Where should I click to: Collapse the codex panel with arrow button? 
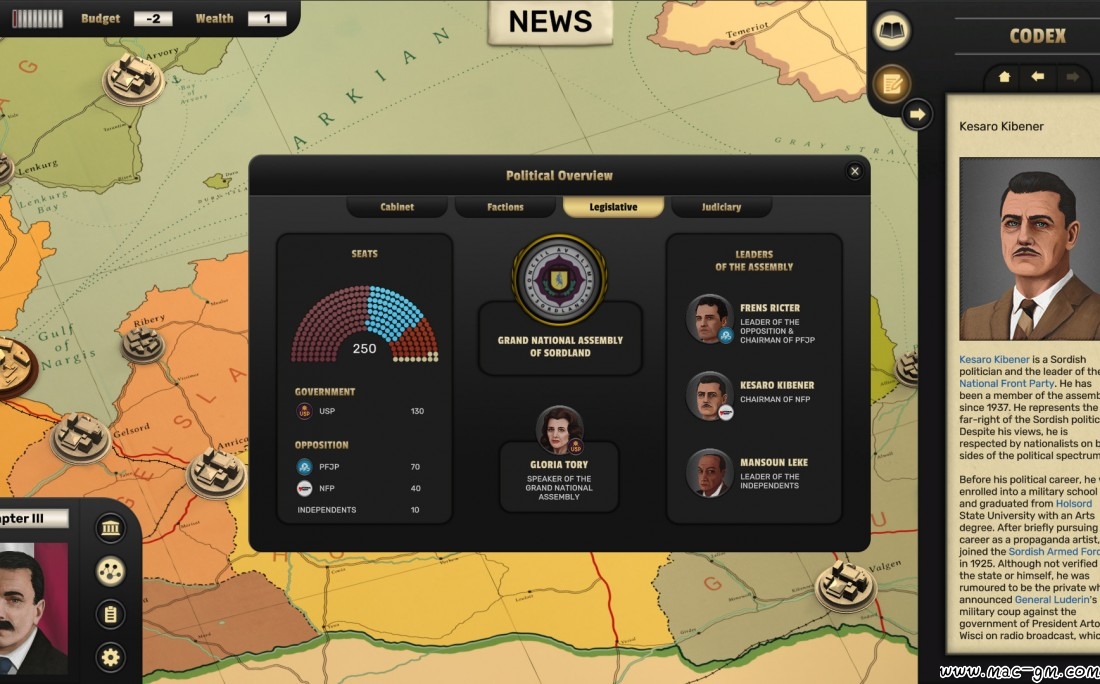pos(916,114)
